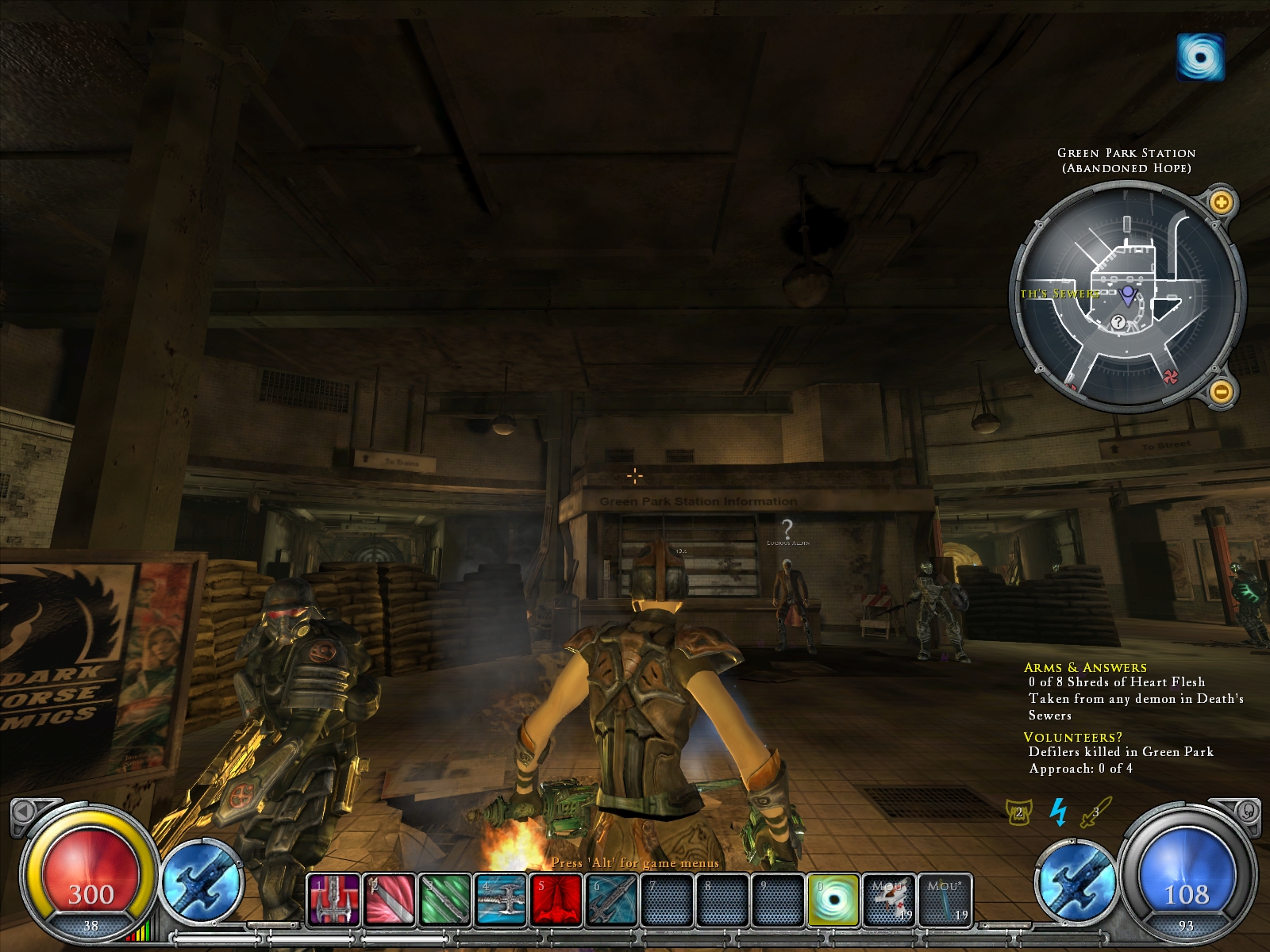The height and width of the screenshot is (952, 1270).
Task: Open the Arms & Answers quest entry
Action: pyautogui.click(x=1085, y=668)
